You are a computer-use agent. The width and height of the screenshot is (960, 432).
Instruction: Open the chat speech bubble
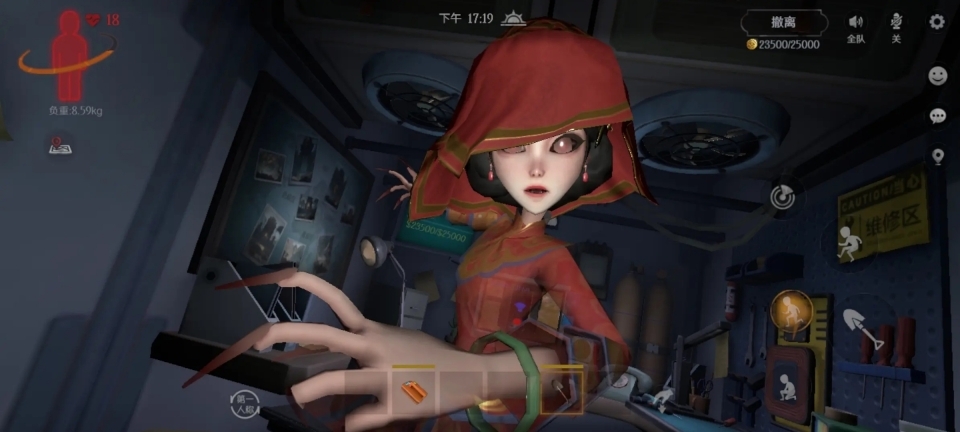point(938,116)
